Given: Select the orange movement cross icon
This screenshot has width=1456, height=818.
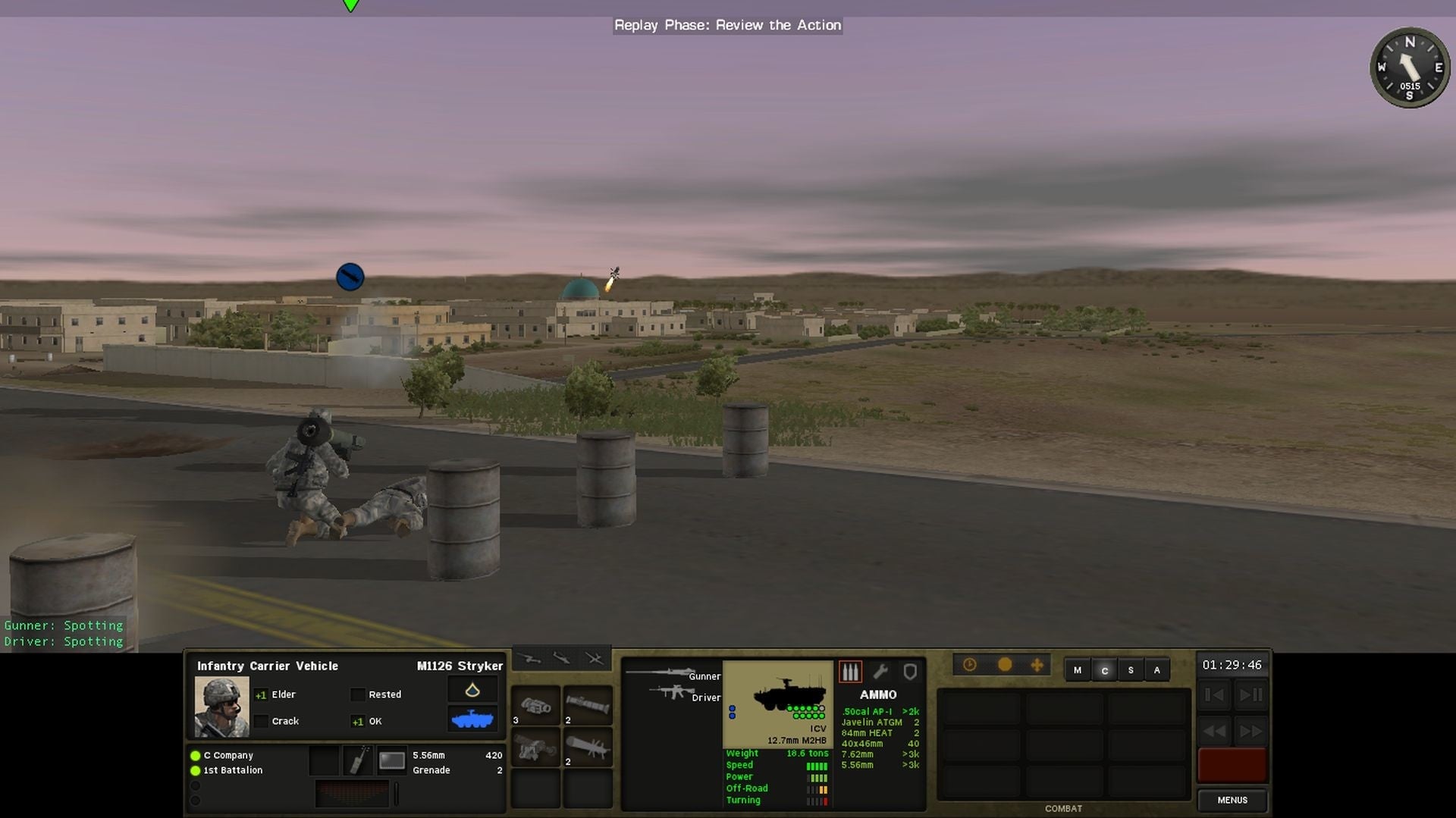Looking at the screenshot, I should click(1037, 663).
